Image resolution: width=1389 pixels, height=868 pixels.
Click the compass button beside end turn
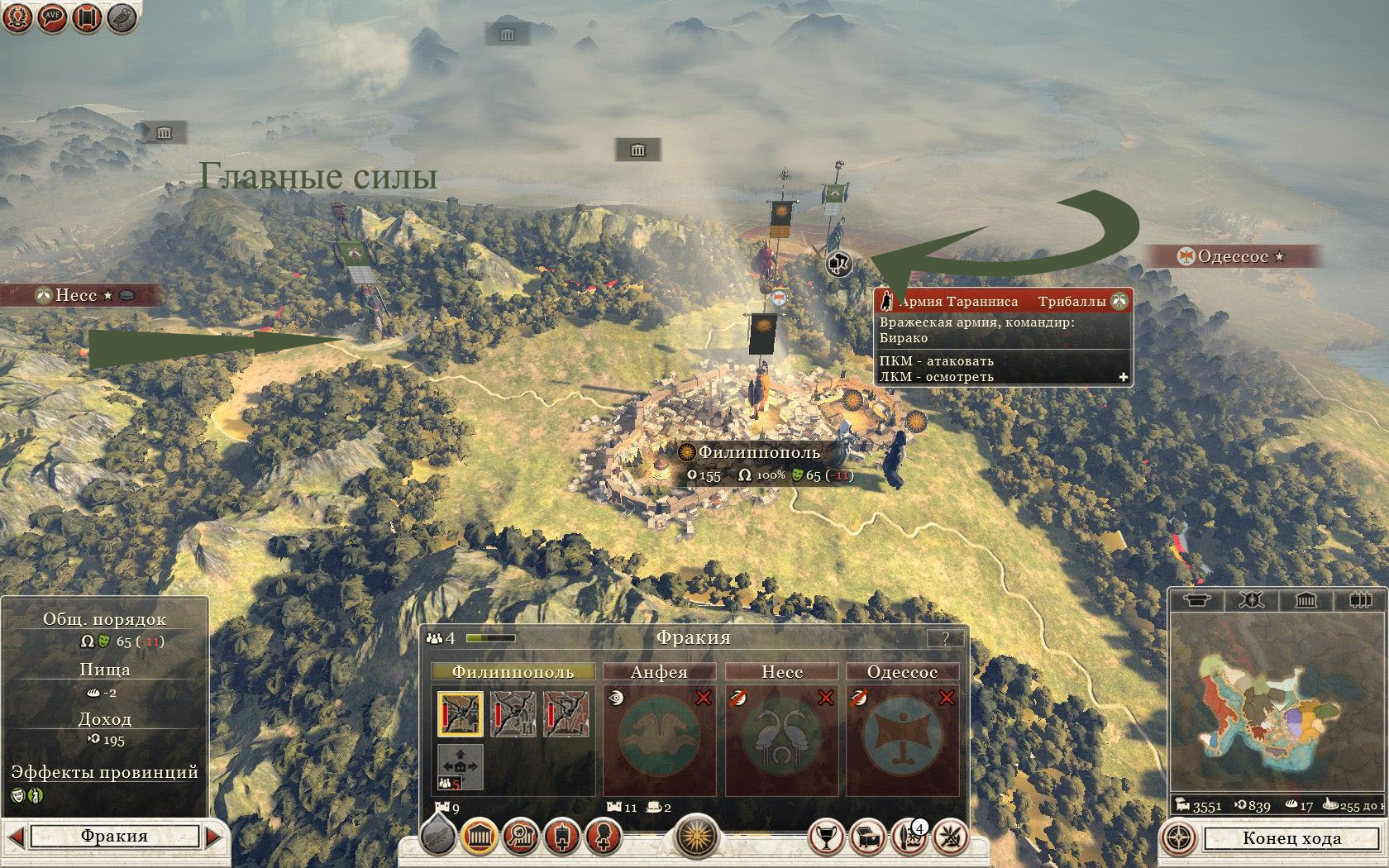(1178, 838)
